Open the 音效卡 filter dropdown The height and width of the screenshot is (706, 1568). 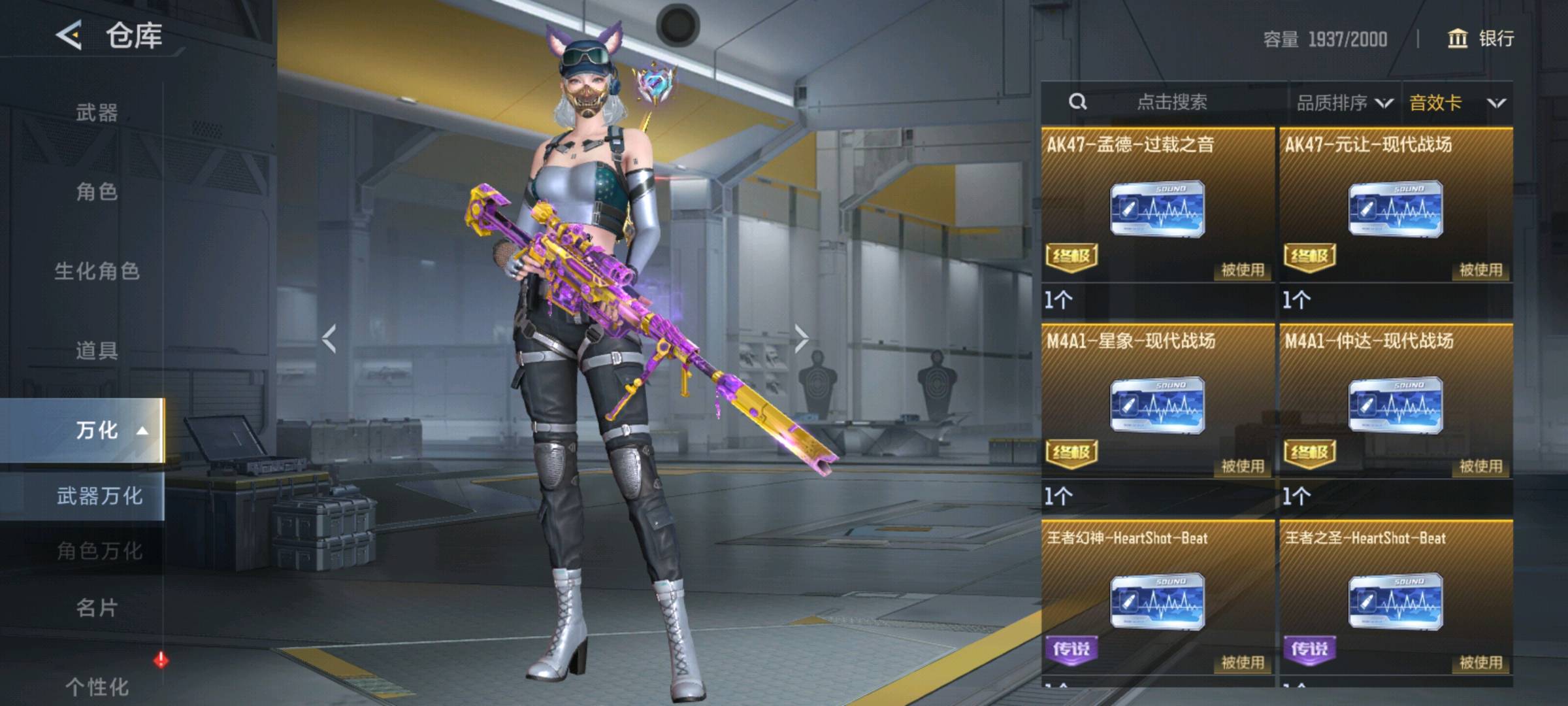(x=1457, y=103)
